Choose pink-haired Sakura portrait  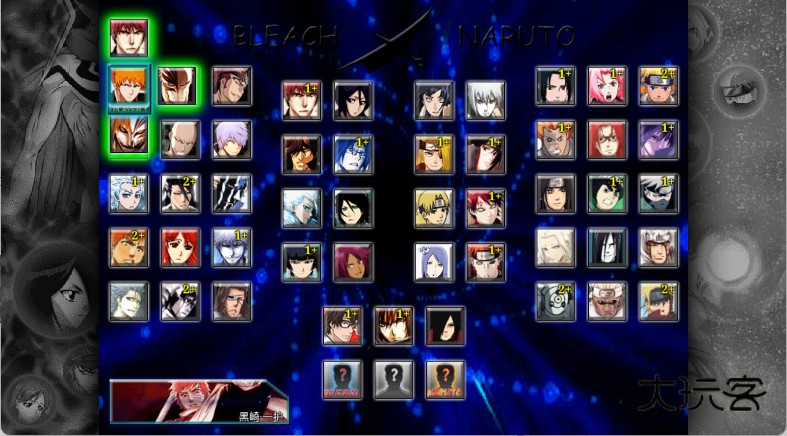608,86
